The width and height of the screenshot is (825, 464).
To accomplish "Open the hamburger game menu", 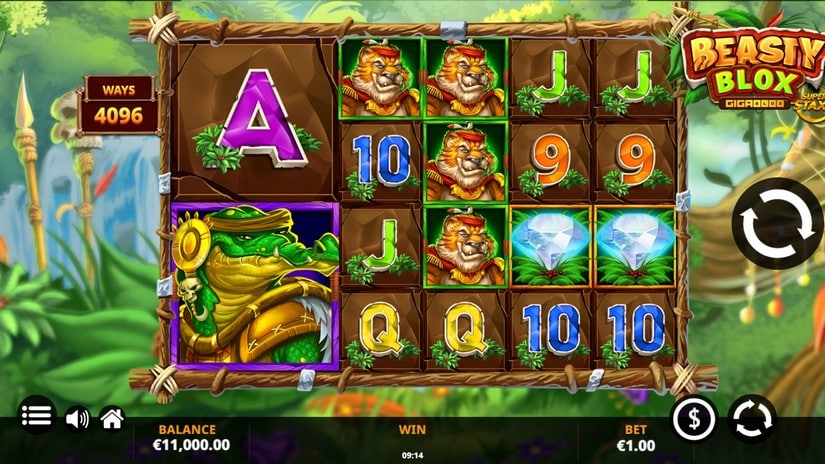I will [38, 416].
